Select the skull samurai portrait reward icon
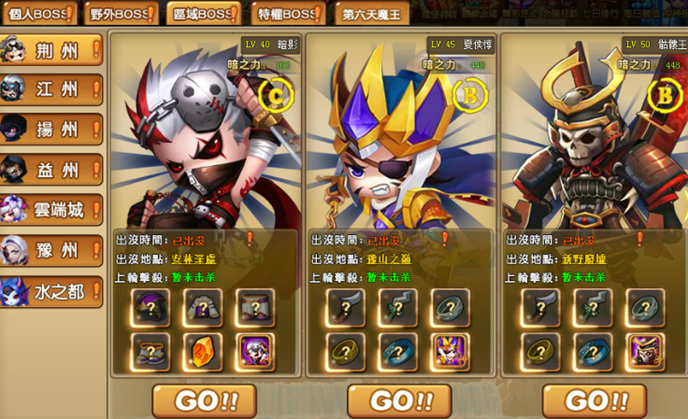 (645, 351)
